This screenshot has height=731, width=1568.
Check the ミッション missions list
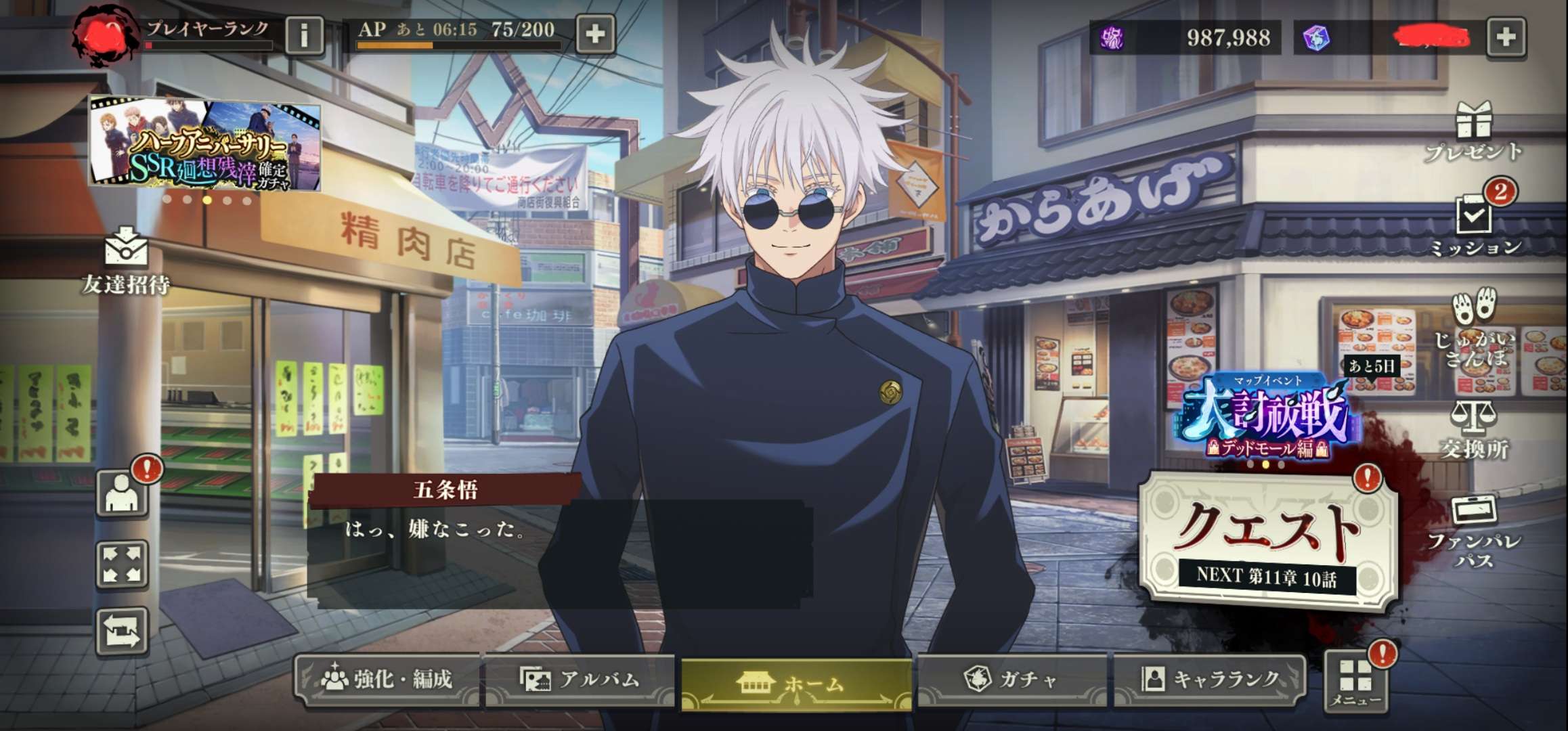1475,225
